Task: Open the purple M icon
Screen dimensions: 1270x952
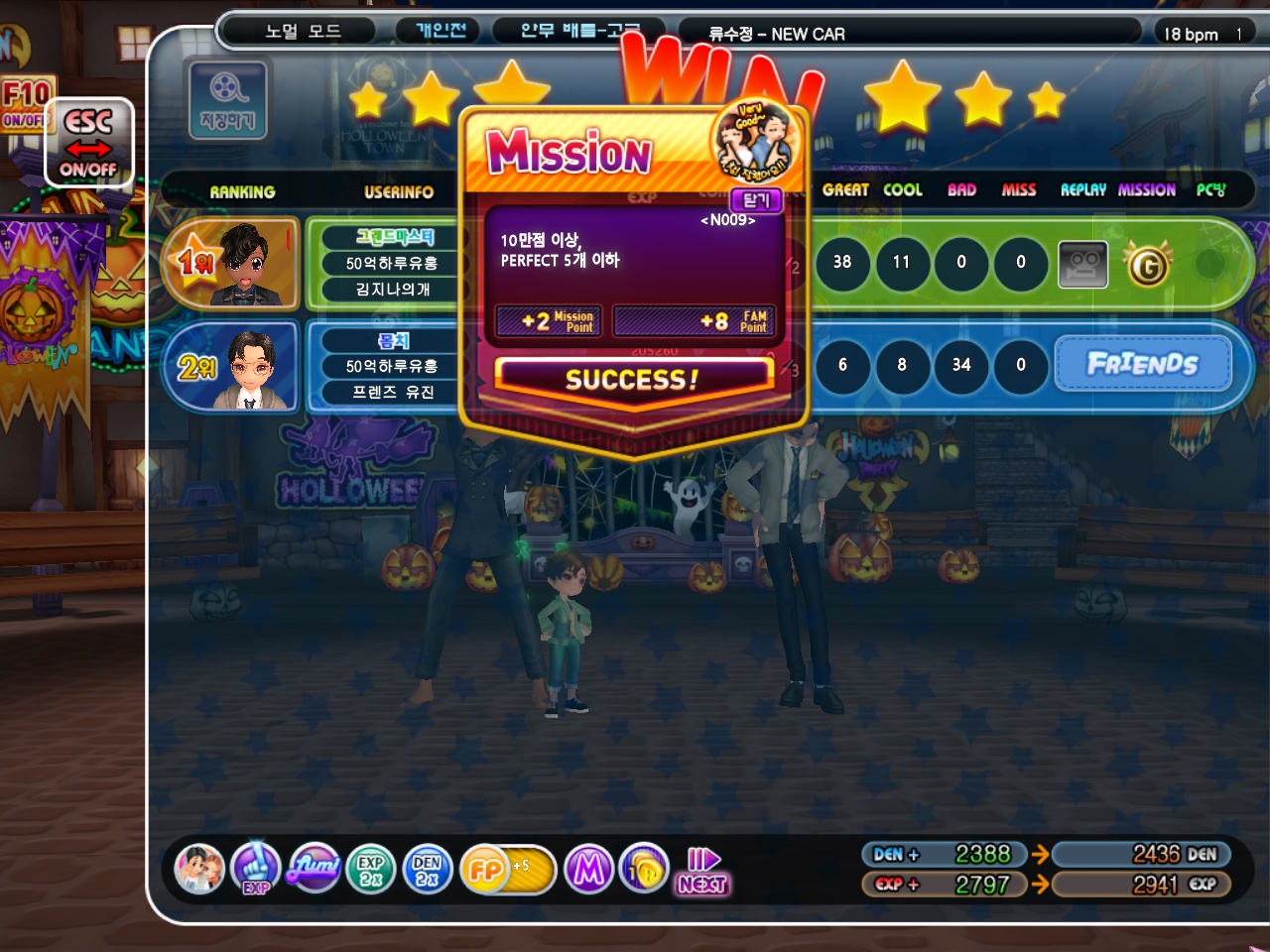Action: pyautogui.click(x=588, y=871)
